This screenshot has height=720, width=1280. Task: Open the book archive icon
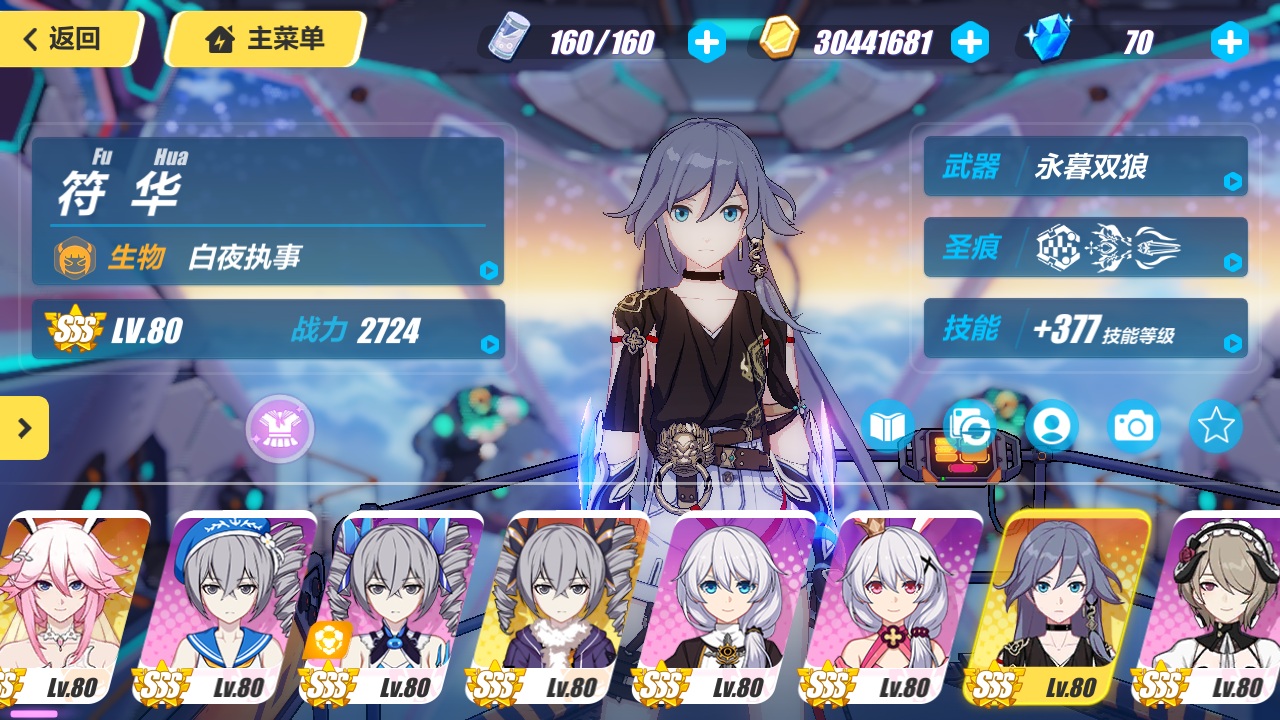click(887, 427)
